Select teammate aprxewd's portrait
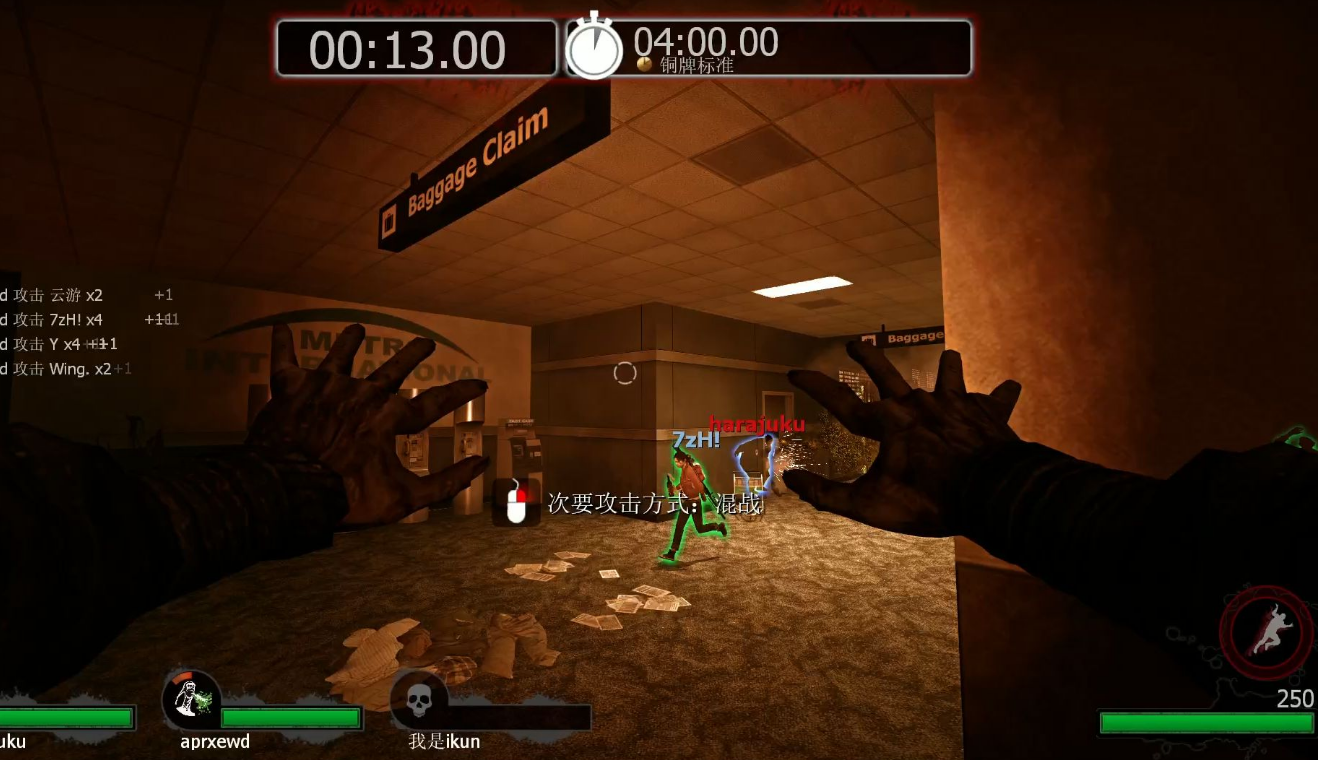This screenshot has height=760, width=1318. coord(192,699)
